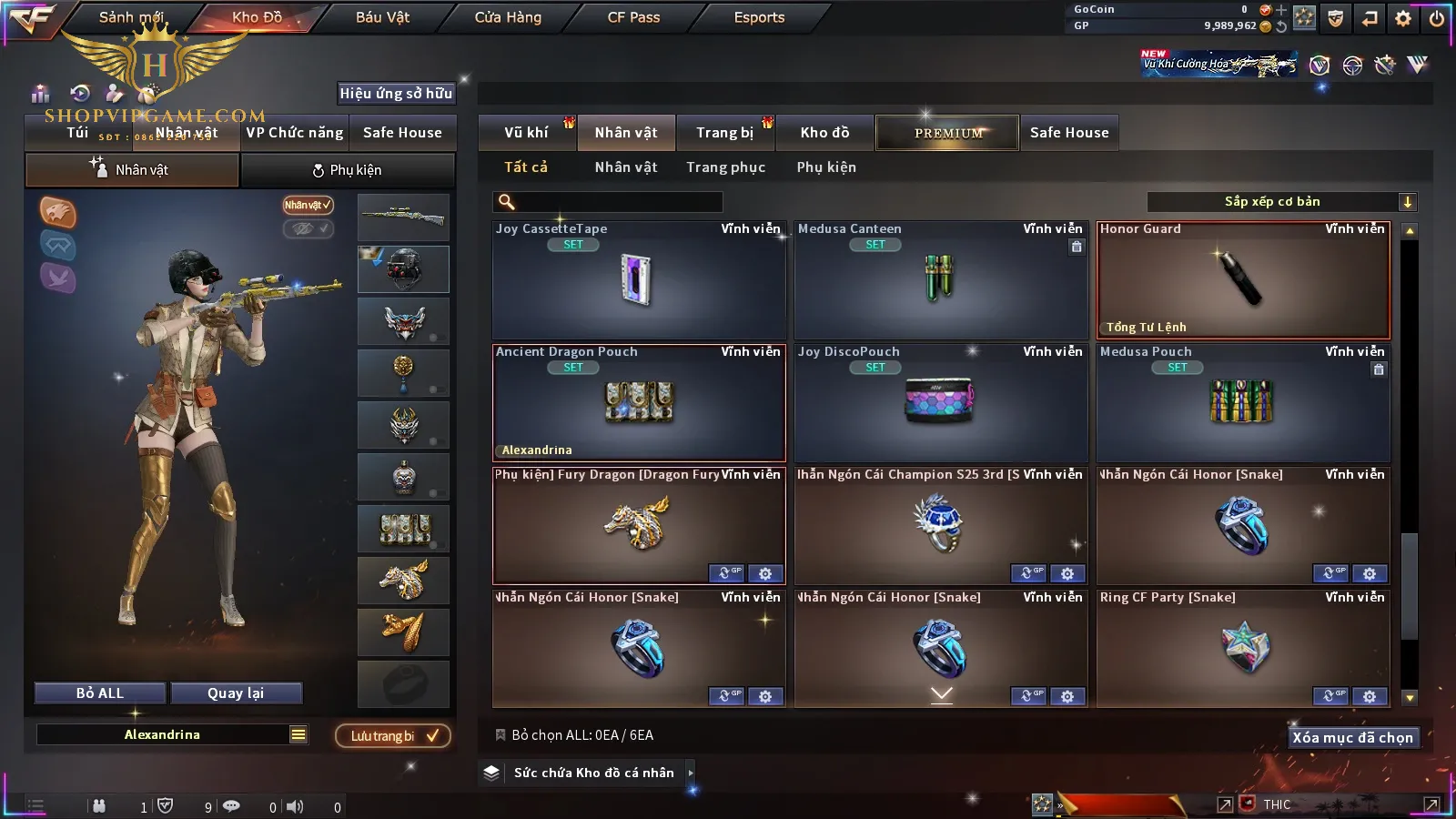This screenshot has height=819, width=1456.
Task: Open the gear settings icon in top bar
Action: (x=1403, y=18)
